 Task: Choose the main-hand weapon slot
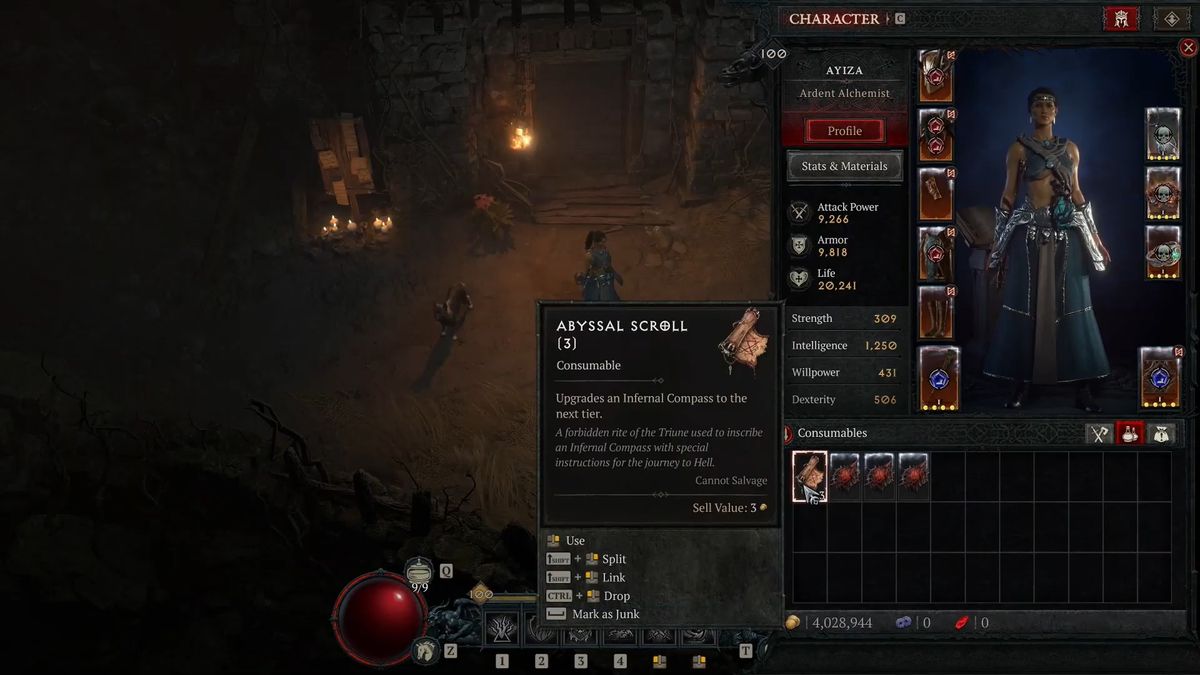[939, 378]
